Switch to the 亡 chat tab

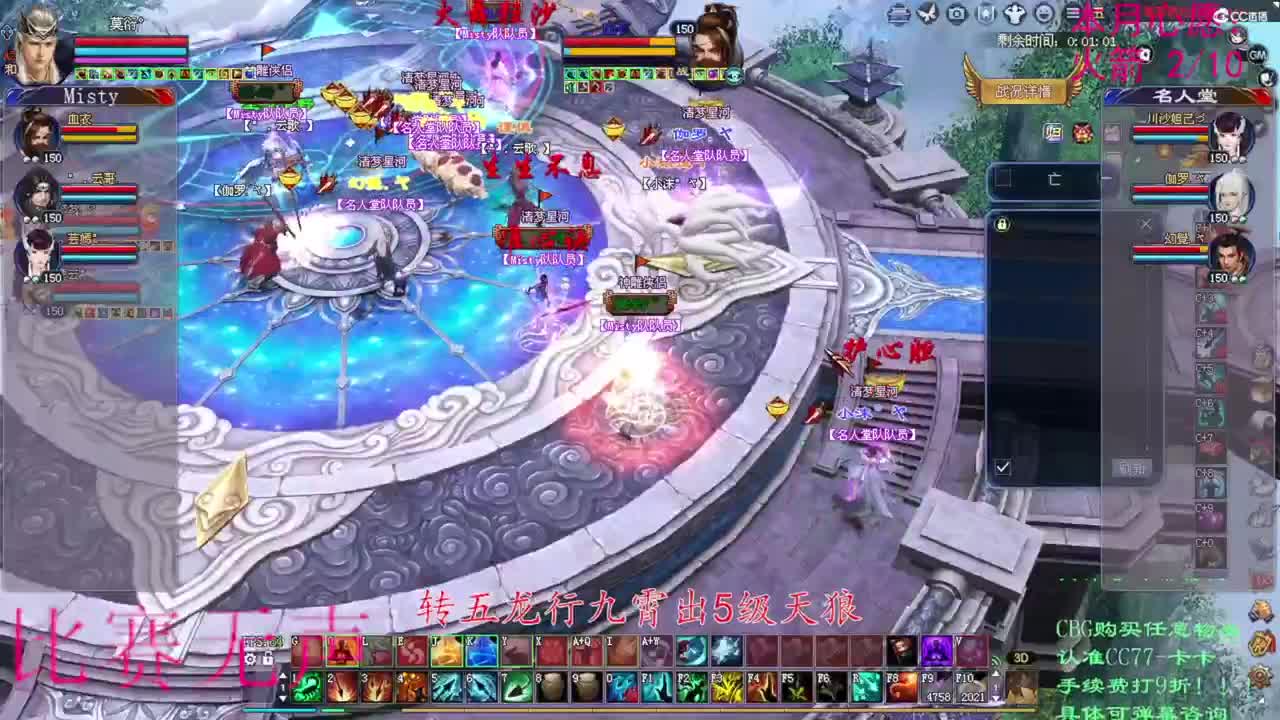click(1054, 178)
